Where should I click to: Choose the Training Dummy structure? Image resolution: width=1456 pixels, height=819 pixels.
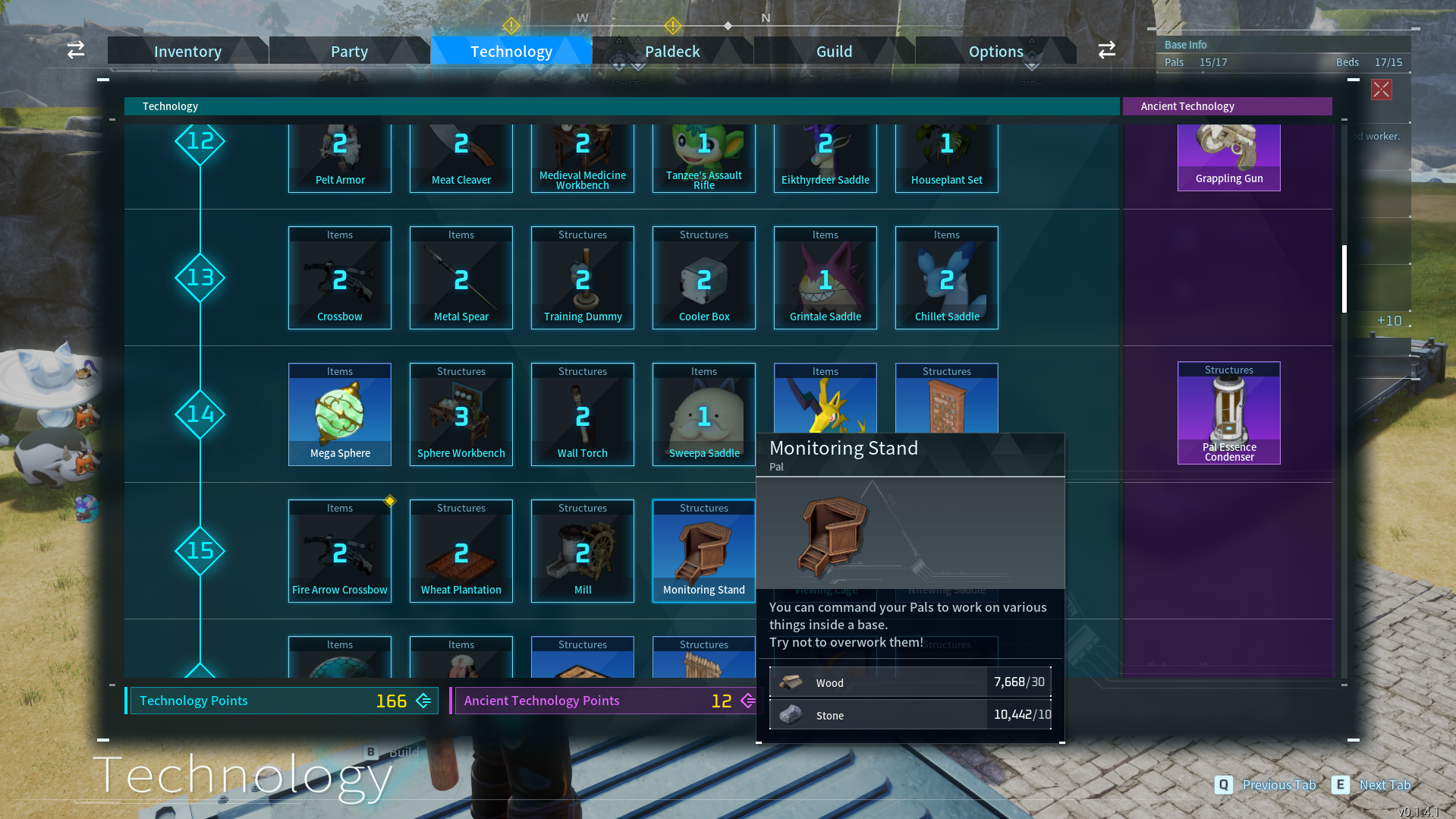point(583,279)
